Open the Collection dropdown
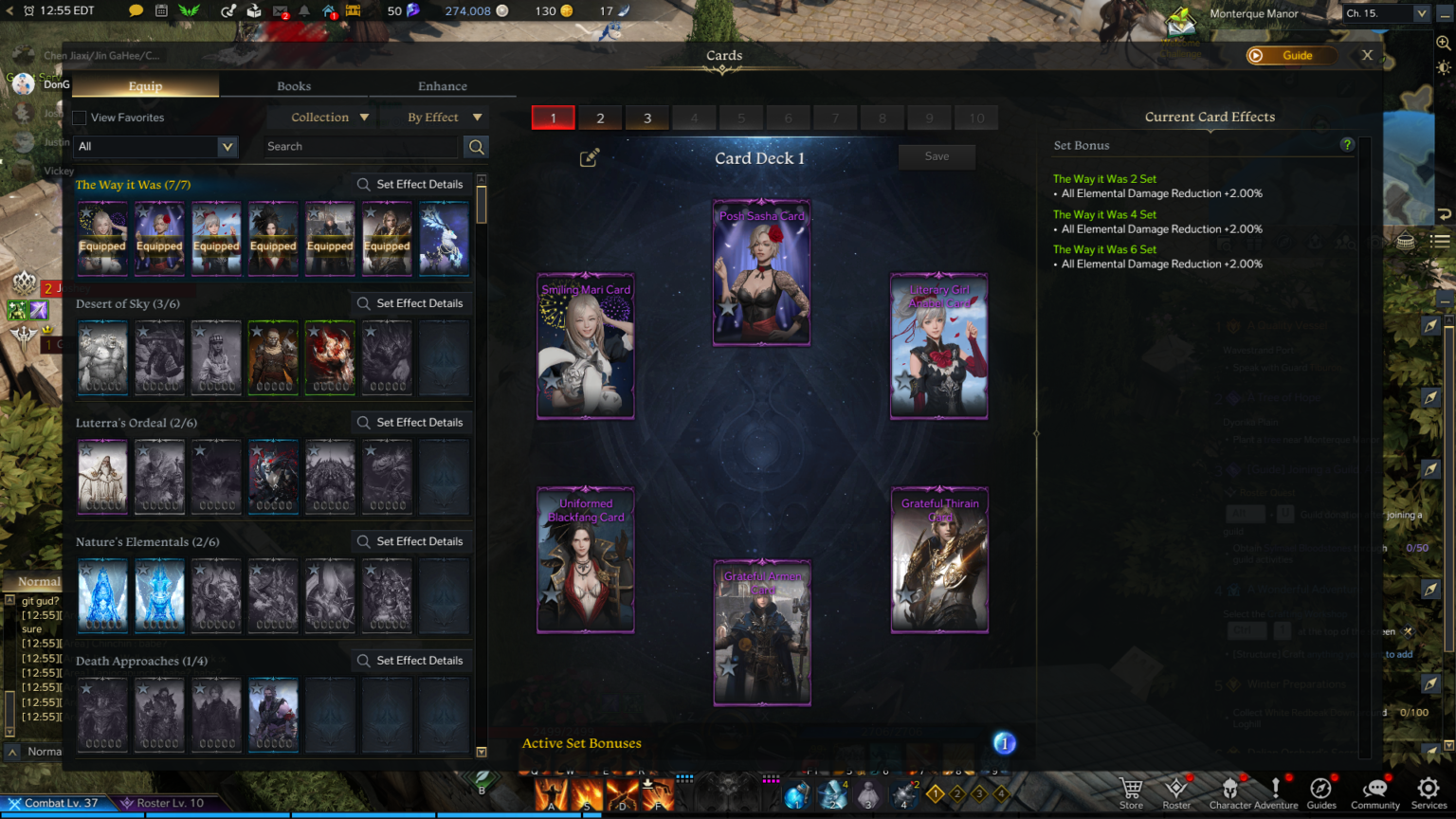The width and height of the screenshot is (1456, 819). click(322, 117)
